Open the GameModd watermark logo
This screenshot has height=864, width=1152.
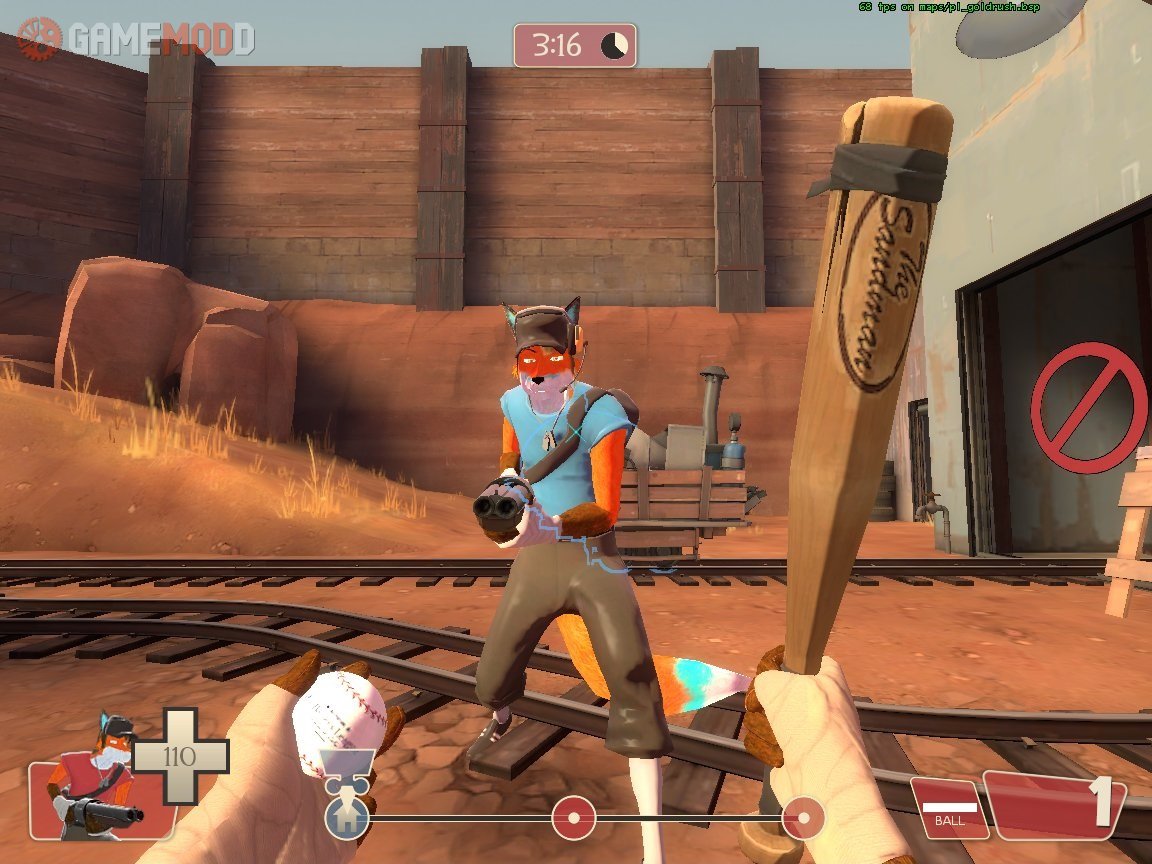tap(136, 38)
